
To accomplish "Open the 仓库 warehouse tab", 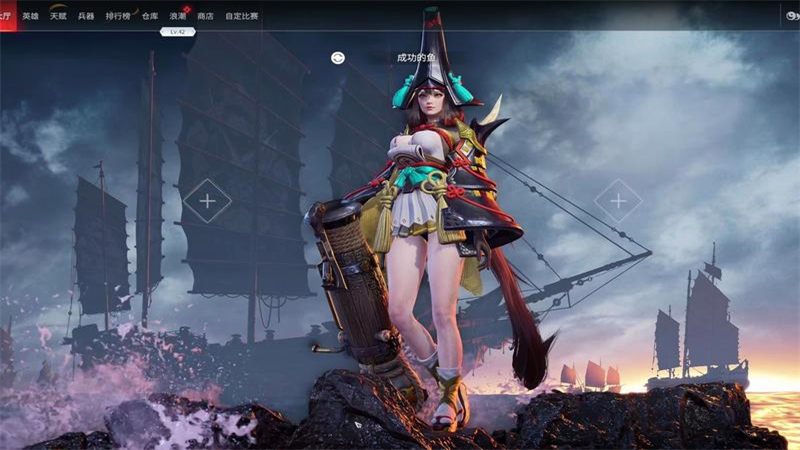I will click(150, 16).
